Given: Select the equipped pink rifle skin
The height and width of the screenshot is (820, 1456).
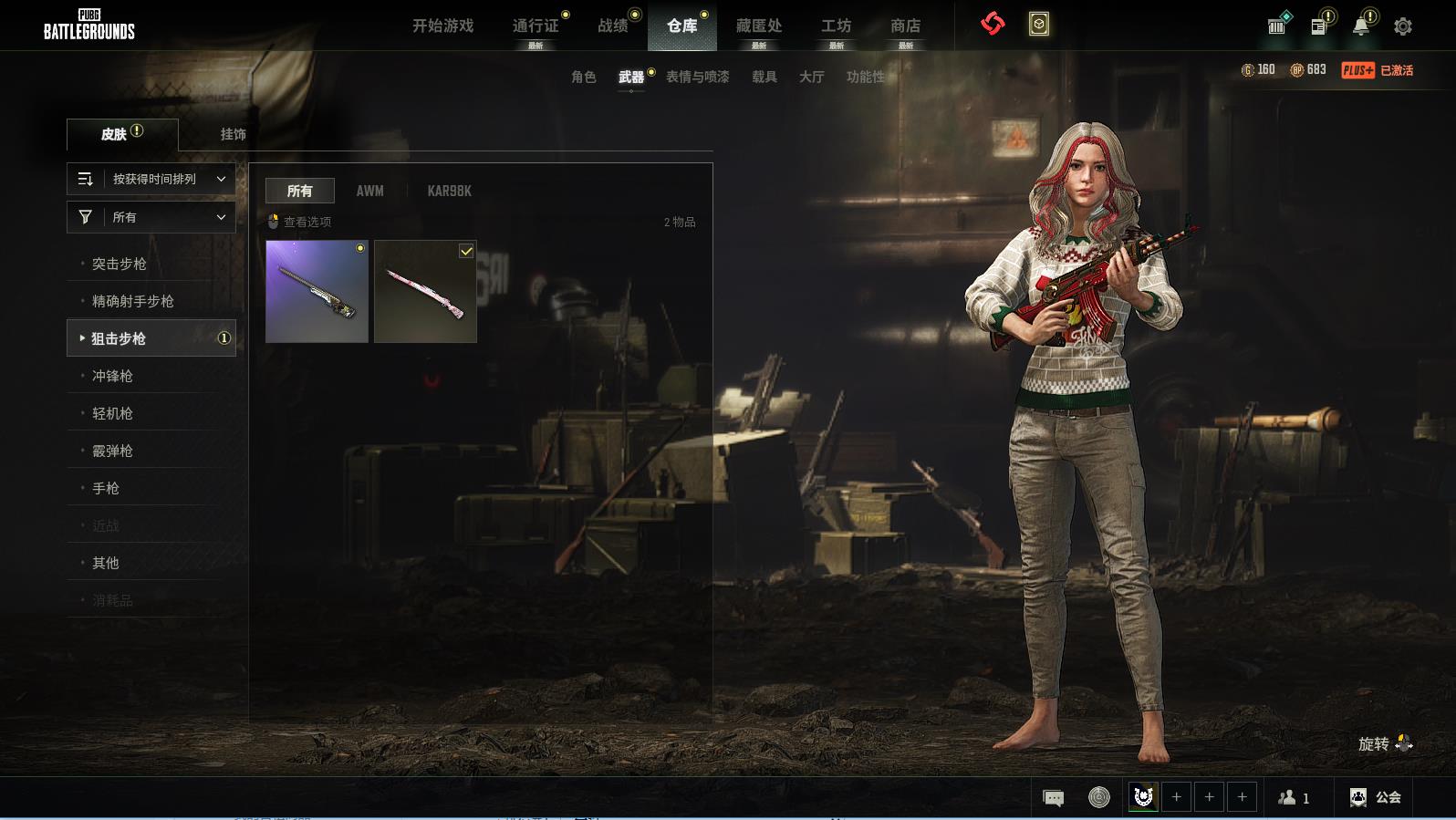Looking at the screenshot, I should pos(425,291).
